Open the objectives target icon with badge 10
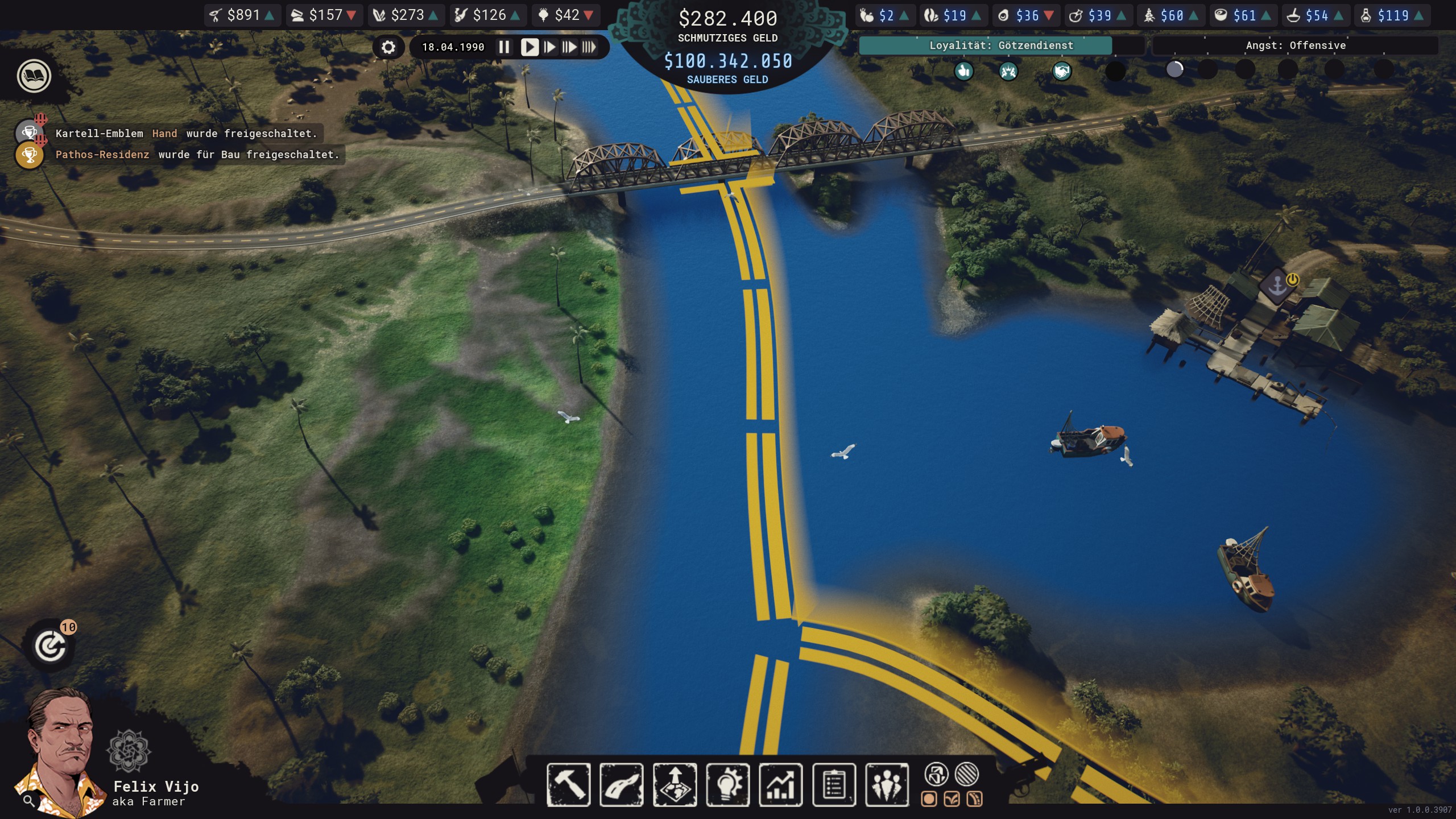Viewport: 1456px width, 819px height. click(51, 646)
